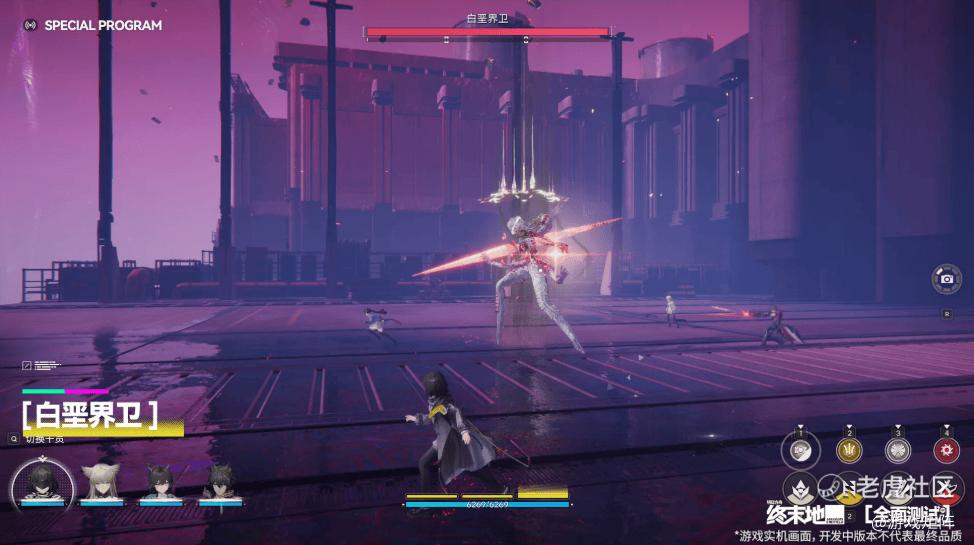Select the active dark-haired operator portrait
Viewport: 974px width, 545px height.
[42, 483]
